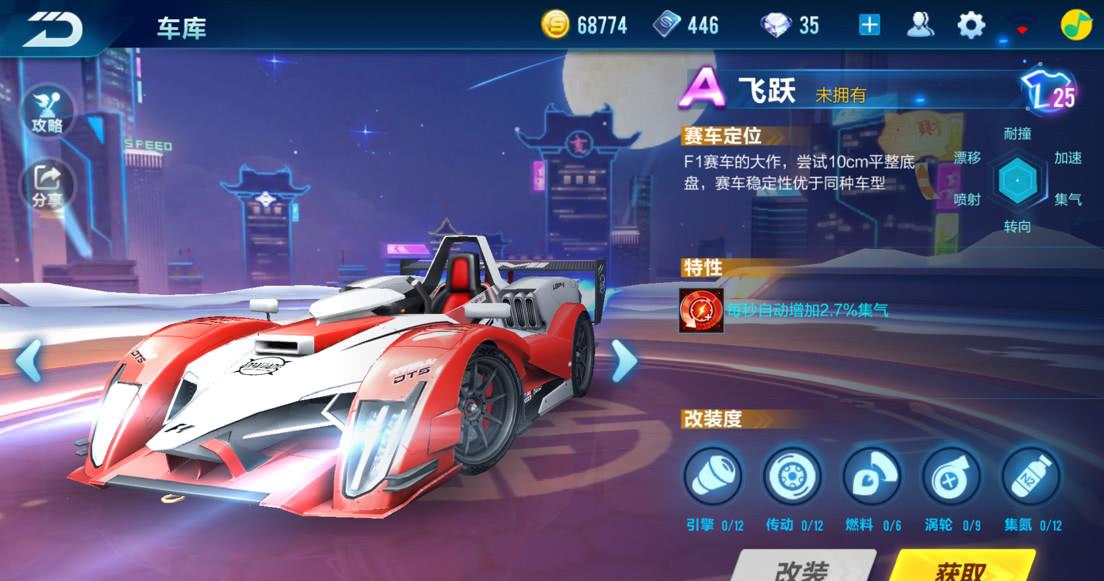The width and height of the screenshot is (1104, 581).
Task: Open the gear settings menu
Action: 971,25
